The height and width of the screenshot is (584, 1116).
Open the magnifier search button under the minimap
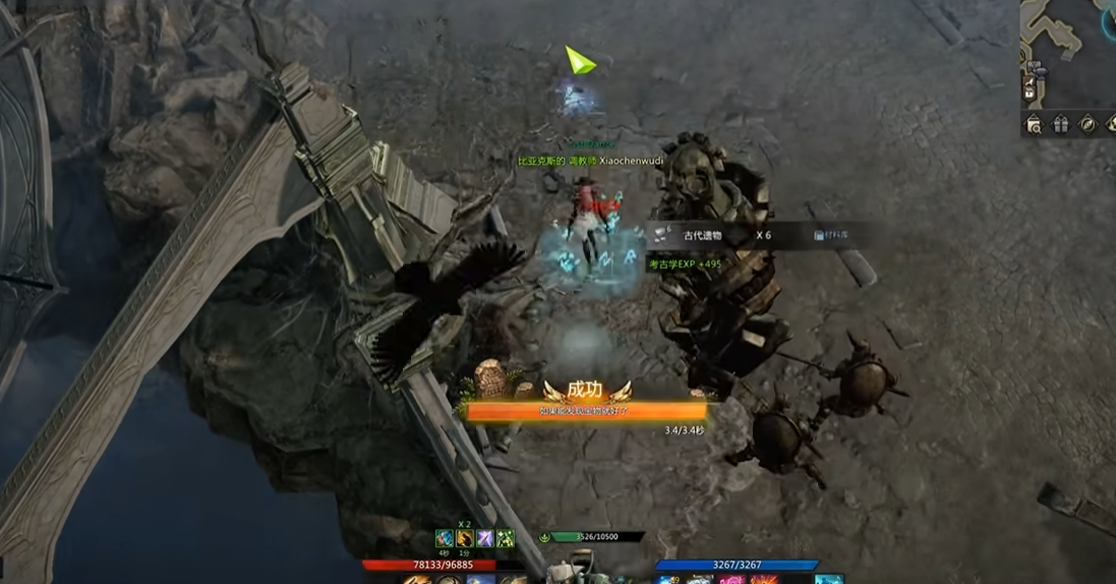click(x=1034, y=124)
